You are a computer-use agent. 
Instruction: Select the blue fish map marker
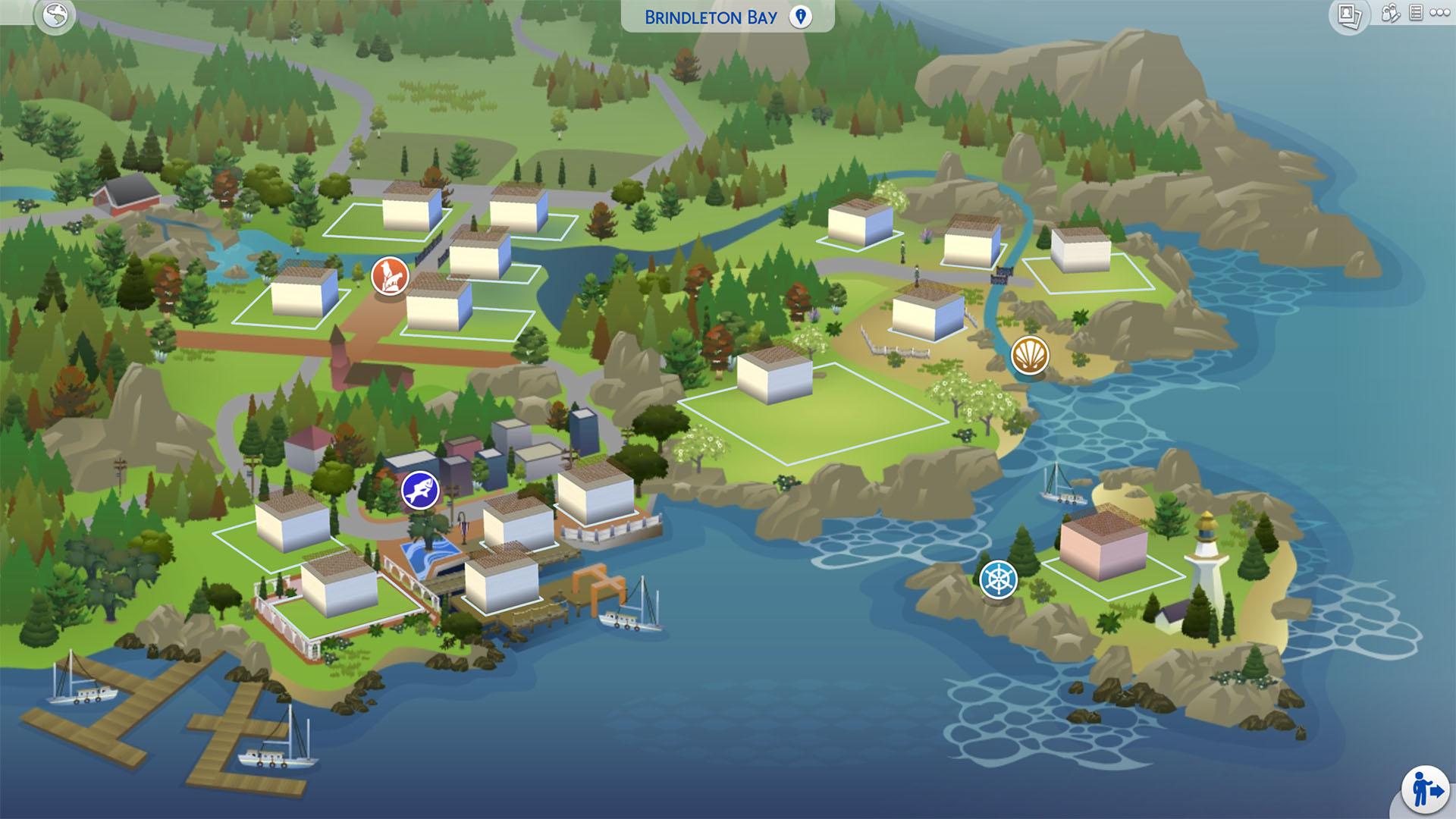point(420,491)
